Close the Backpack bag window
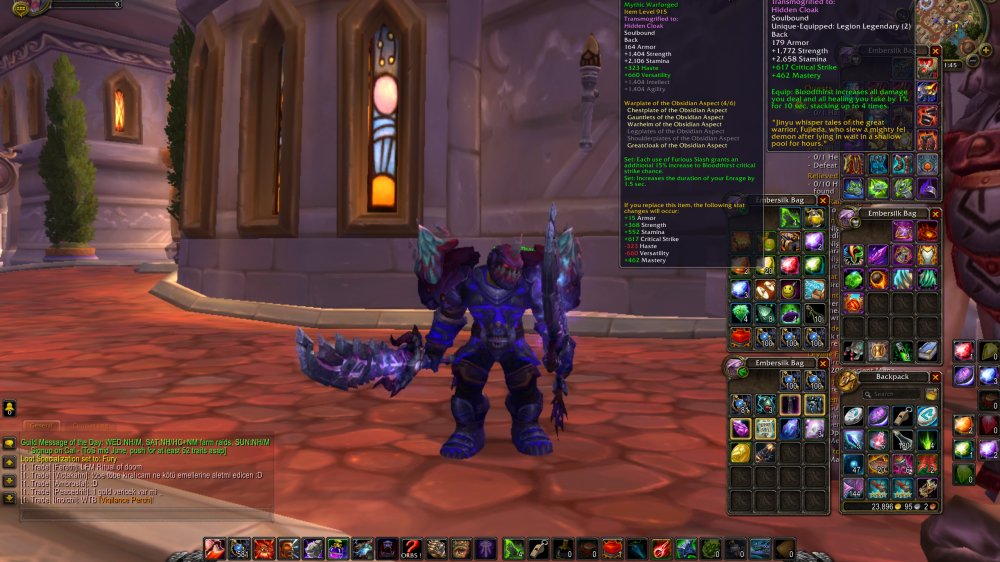The height and width of the screenshot is (562, 1000). point(936,377)
